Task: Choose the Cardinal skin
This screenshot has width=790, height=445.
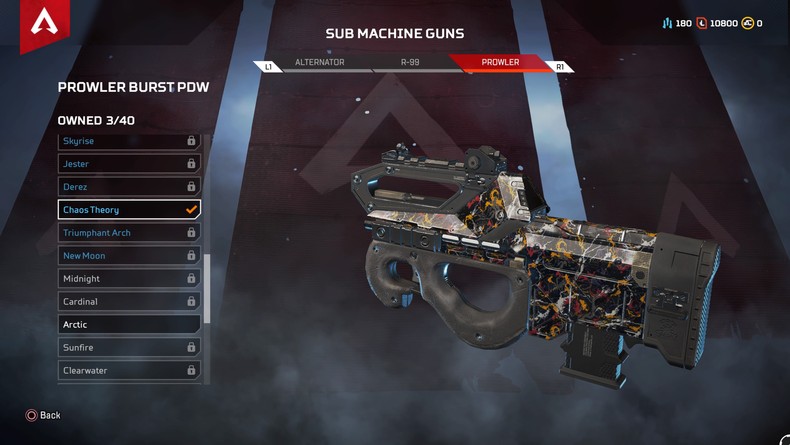Action: point(129,302)
